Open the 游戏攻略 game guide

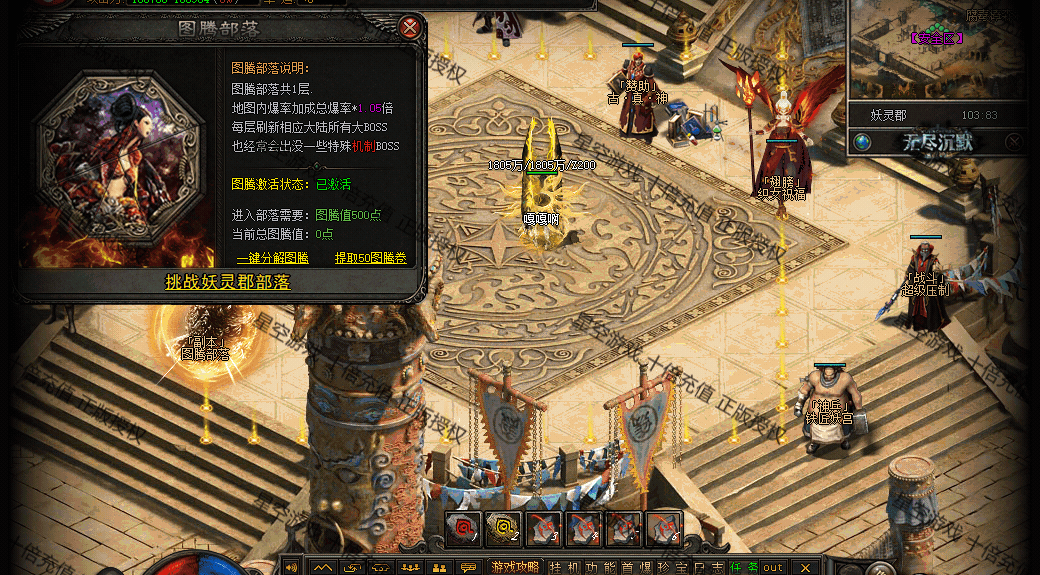[x=514, y=567]
